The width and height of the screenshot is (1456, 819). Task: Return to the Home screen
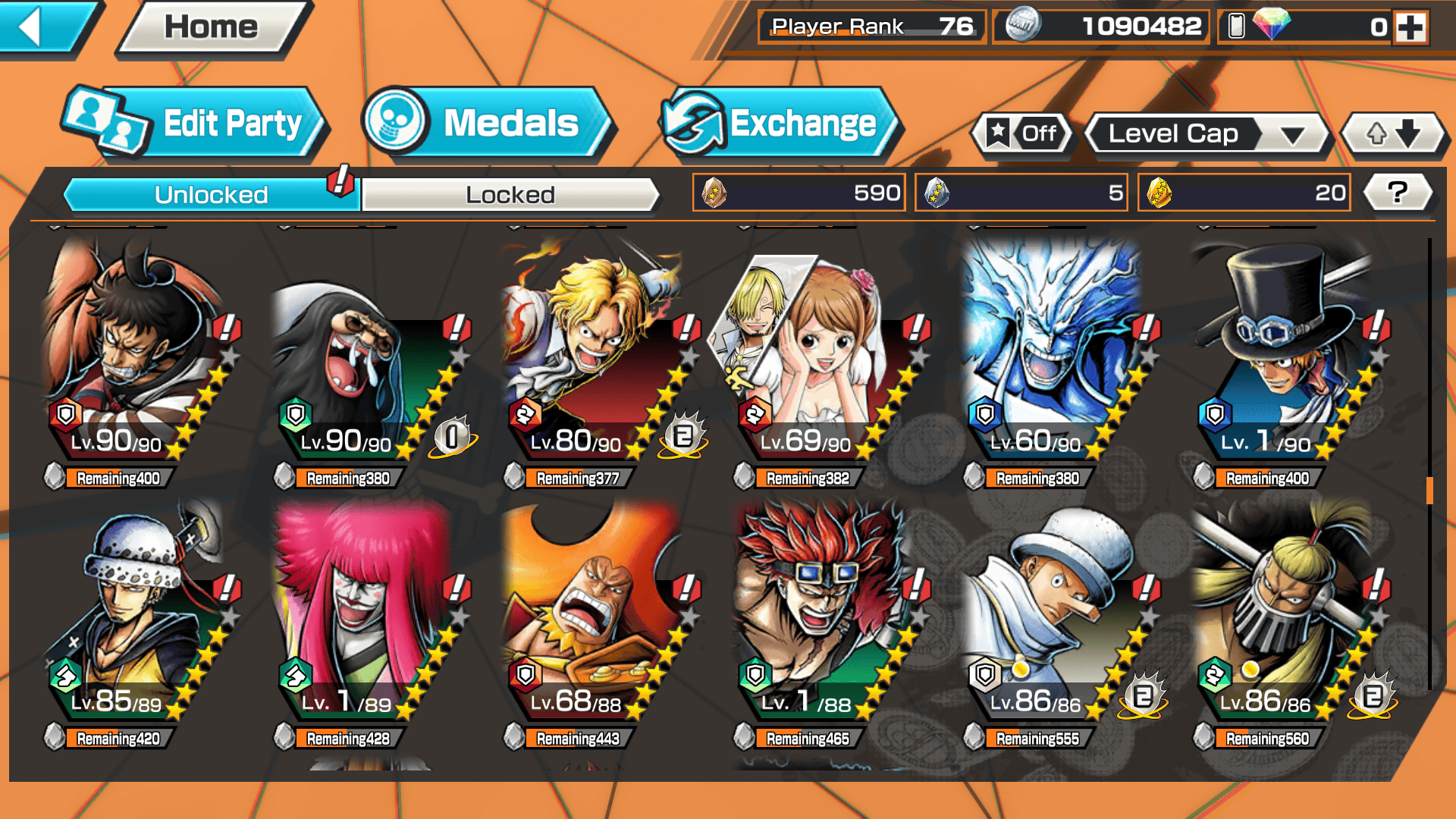pyautogui.click(x=212, y=27)
